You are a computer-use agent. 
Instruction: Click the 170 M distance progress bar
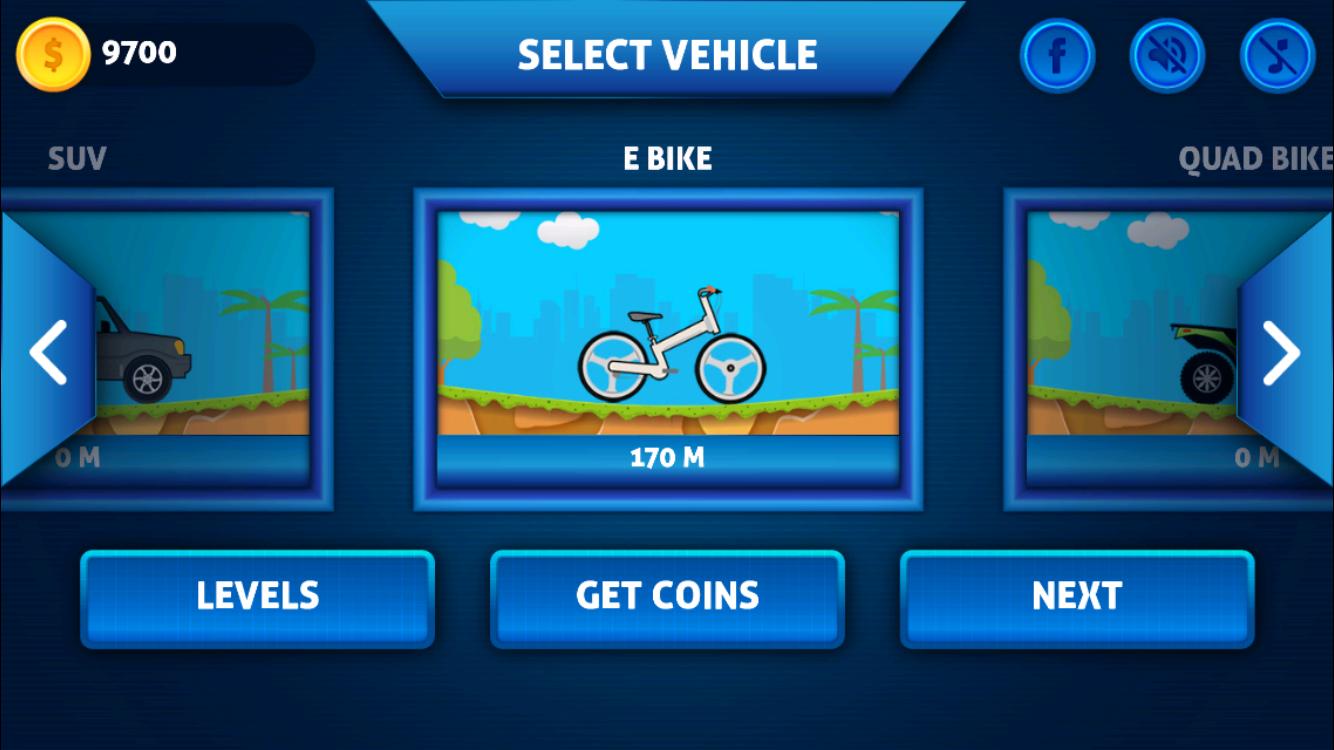[x=667, y=457]
